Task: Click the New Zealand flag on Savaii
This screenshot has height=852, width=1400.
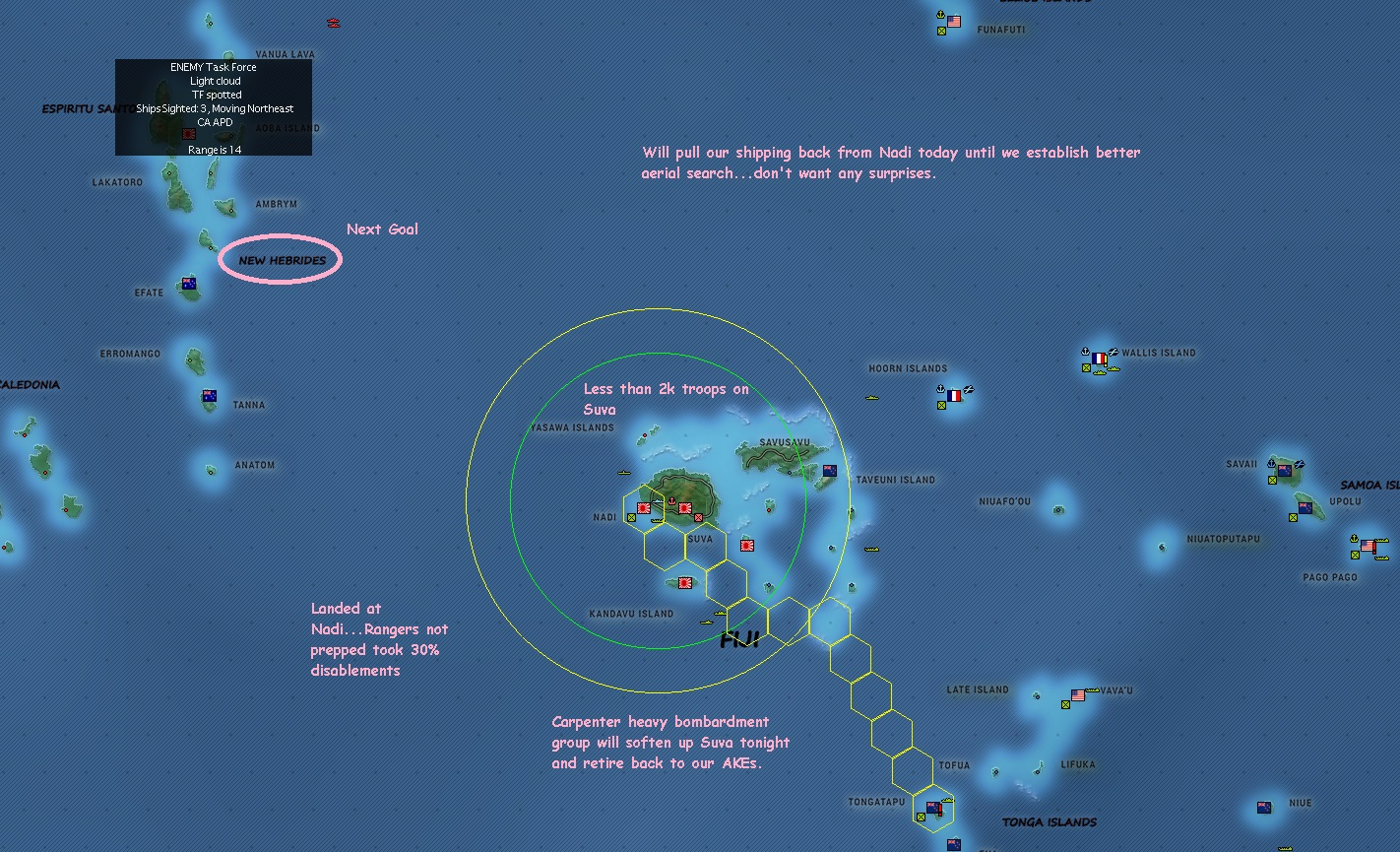Action: [x=1285, y=471]
